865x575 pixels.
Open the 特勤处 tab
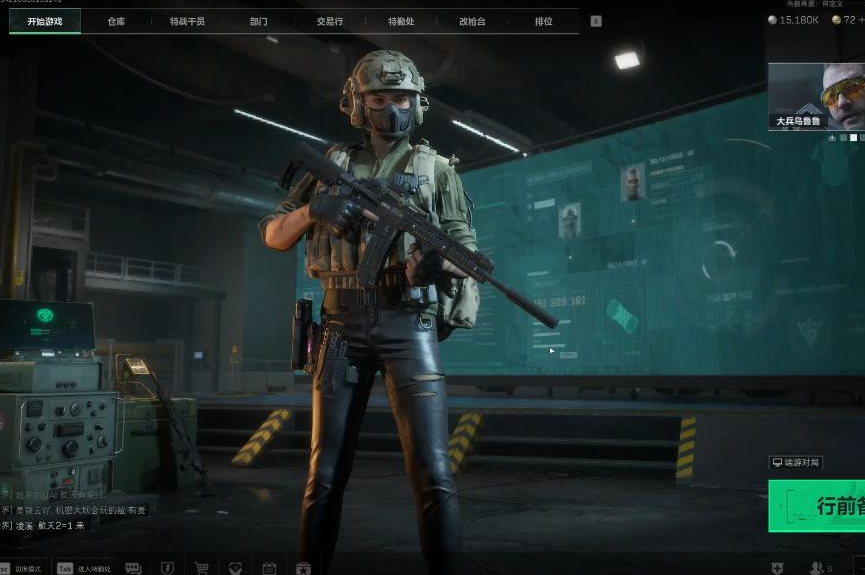[x=401, y=21]
